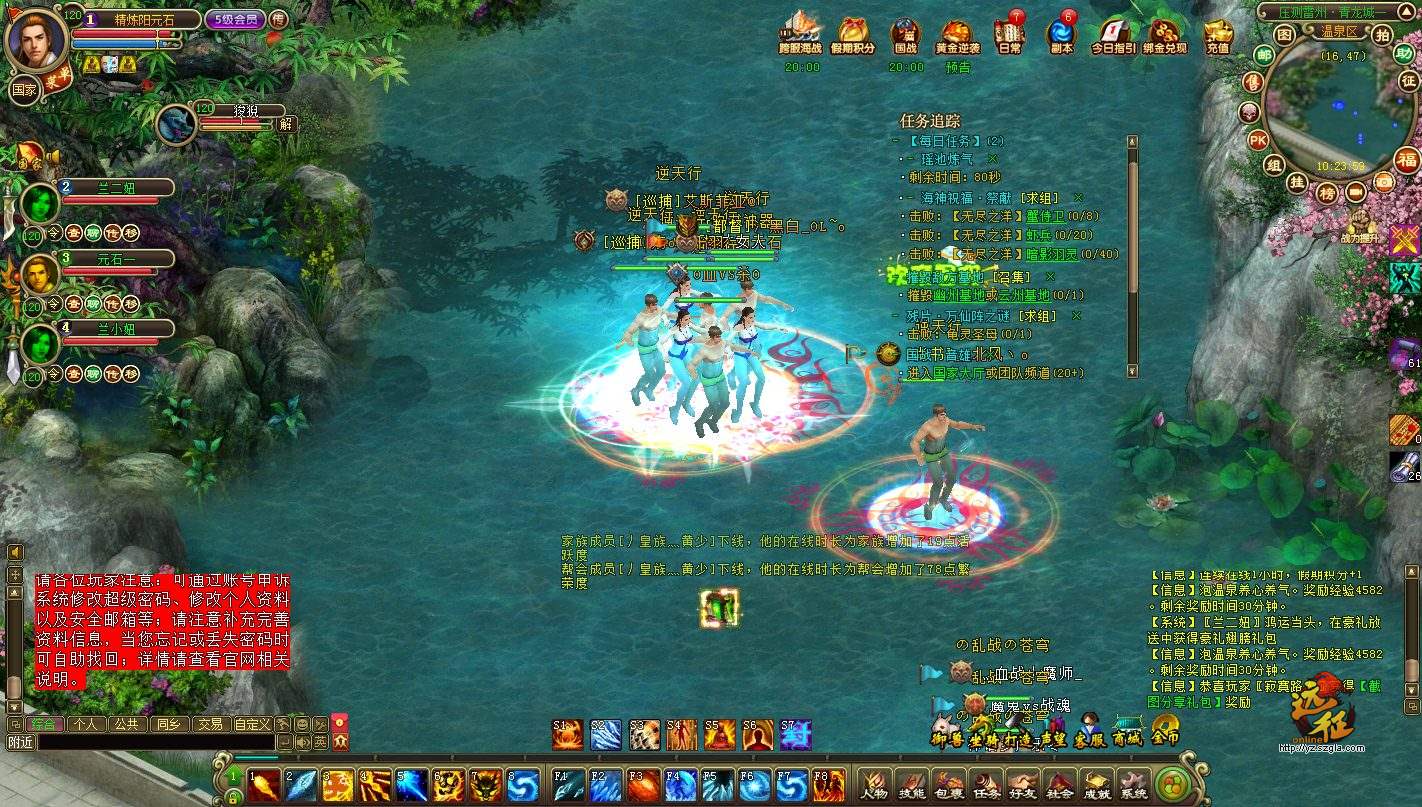Screen dimensions: 1422x807
Task: Select party member 兰二妞's portrait
Action: pyautogui.click(x=40, y=203)
